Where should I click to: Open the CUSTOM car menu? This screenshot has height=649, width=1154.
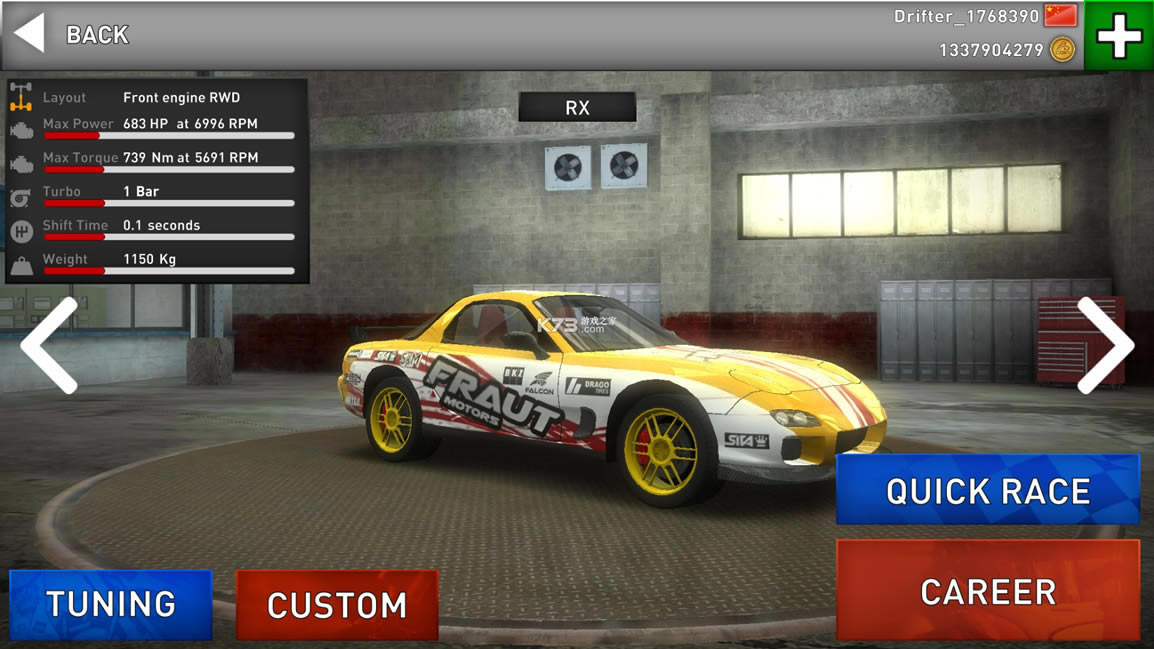pos(337,604)
